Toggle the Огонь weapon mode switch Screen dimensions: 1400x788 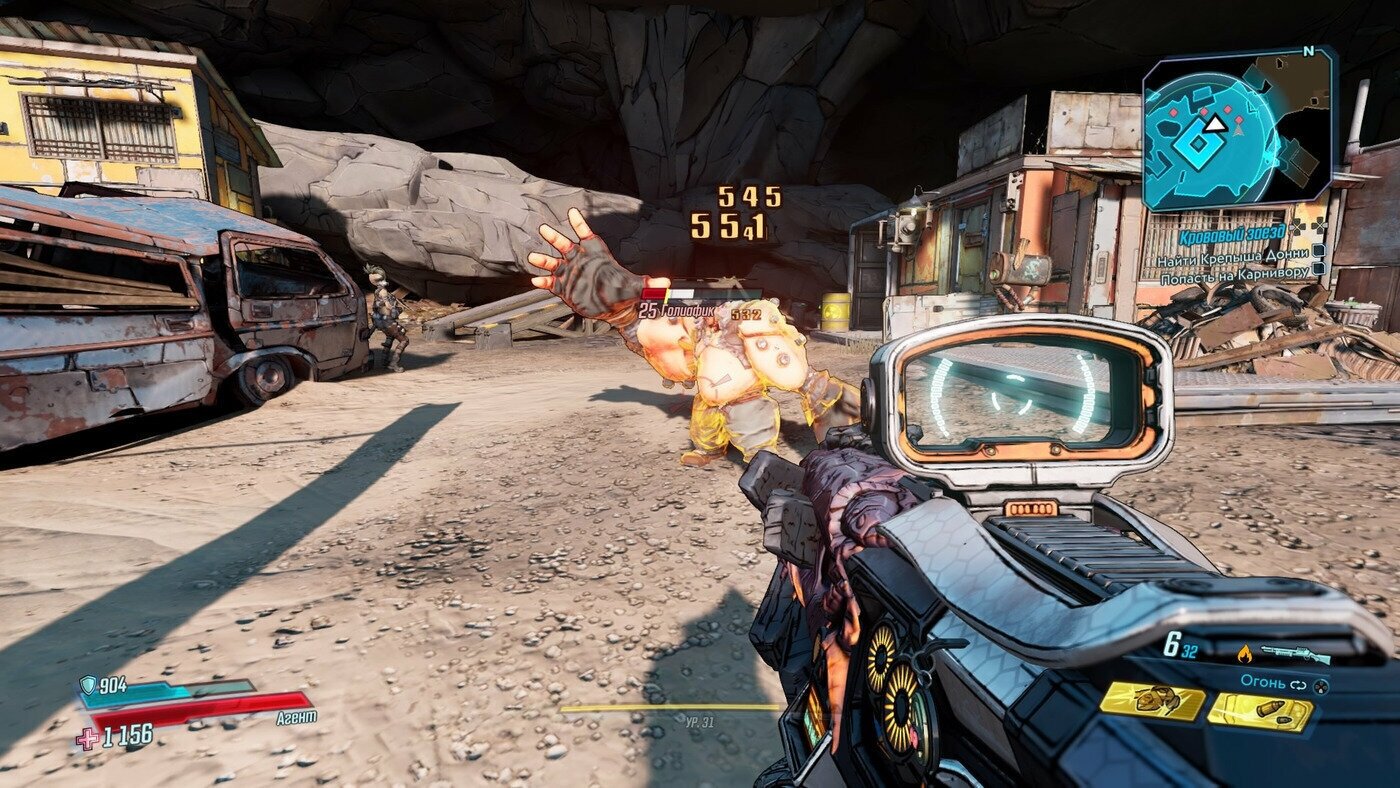coord(1300,685)
